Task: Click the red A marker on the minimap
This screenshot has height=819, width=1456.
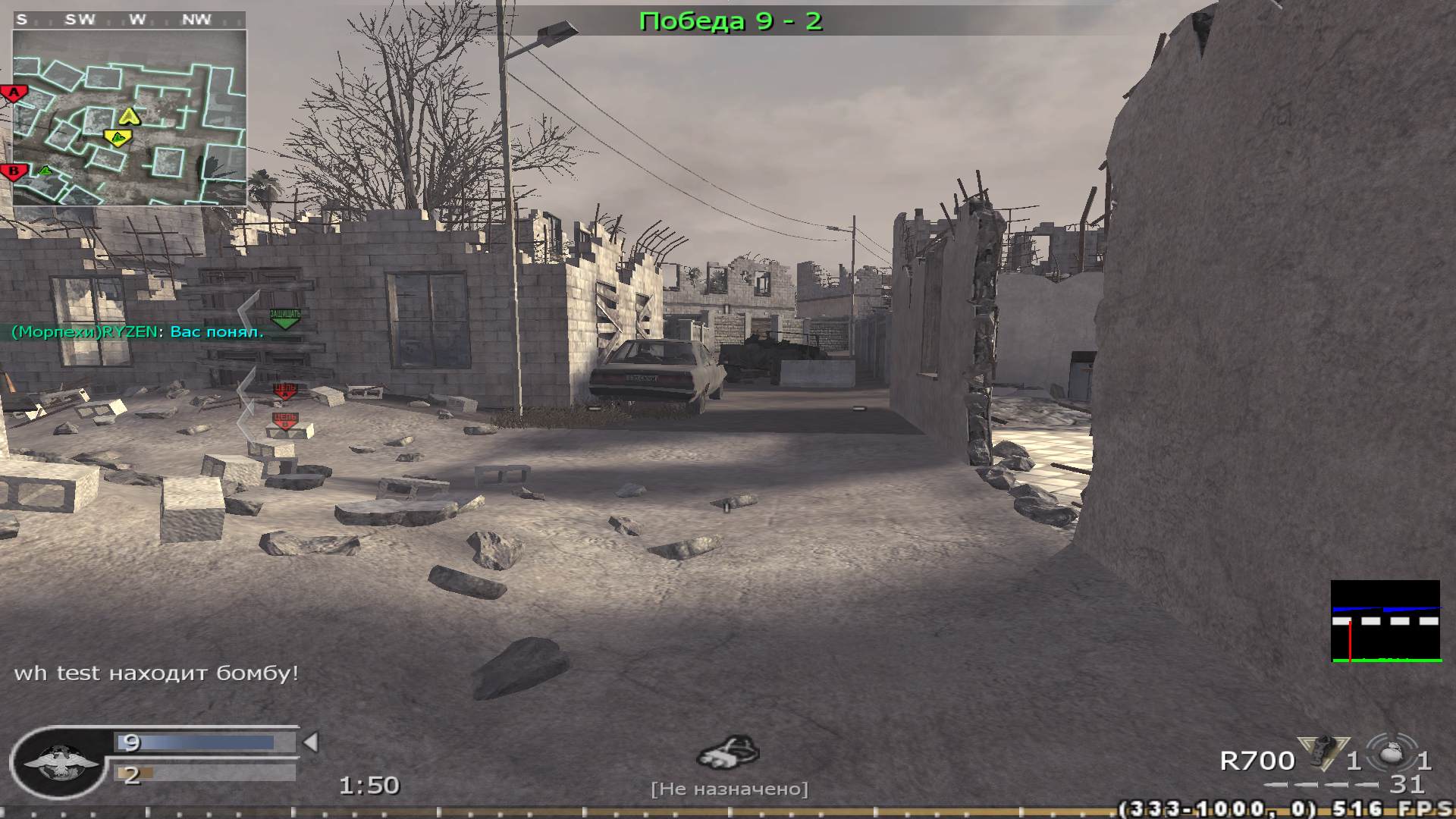Action: click(x=14, y=91)
